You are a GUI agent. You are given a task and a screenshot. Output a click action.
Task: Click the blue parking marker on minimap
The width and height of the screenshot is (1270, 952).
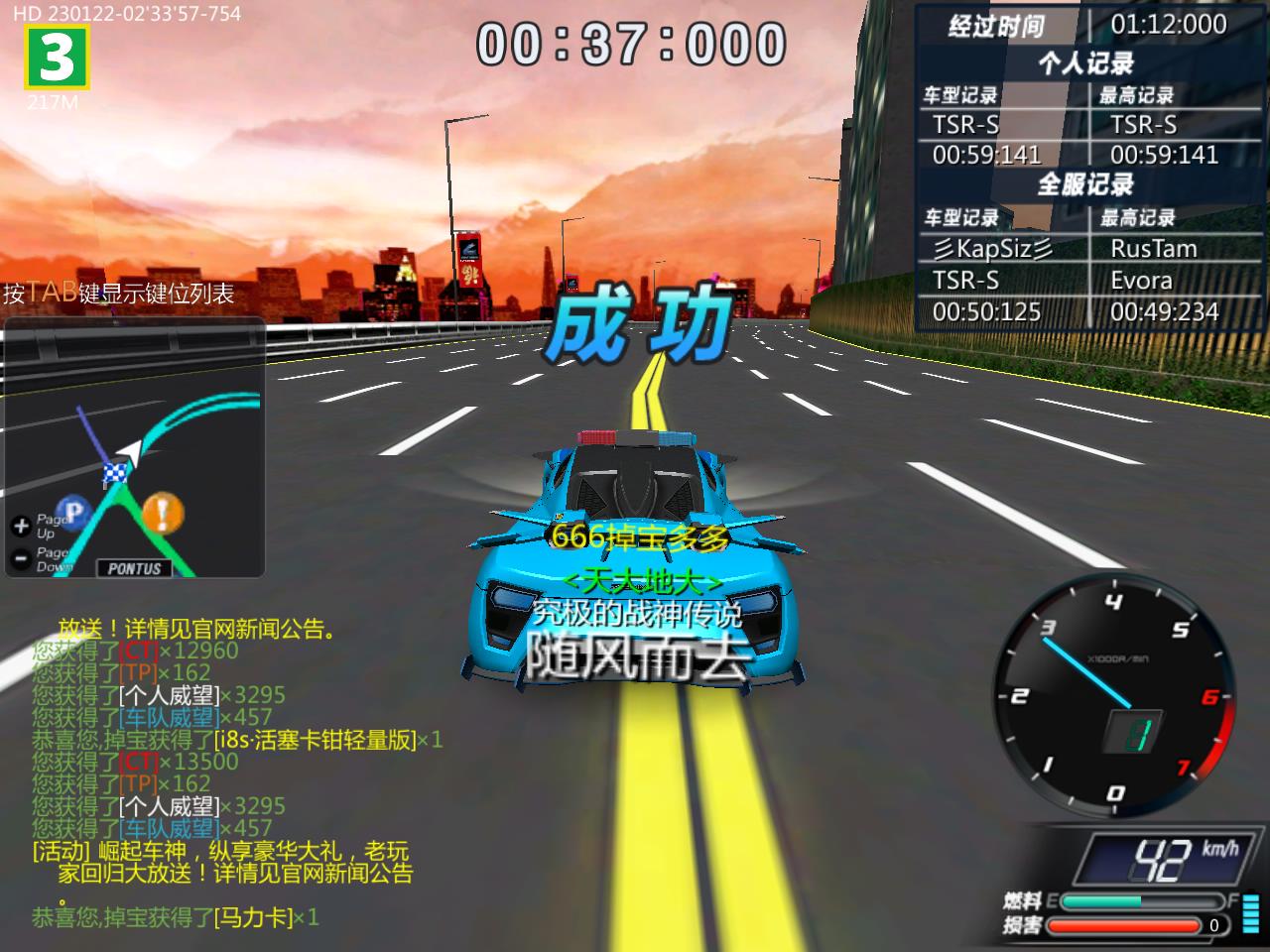[x=74, y=512]
